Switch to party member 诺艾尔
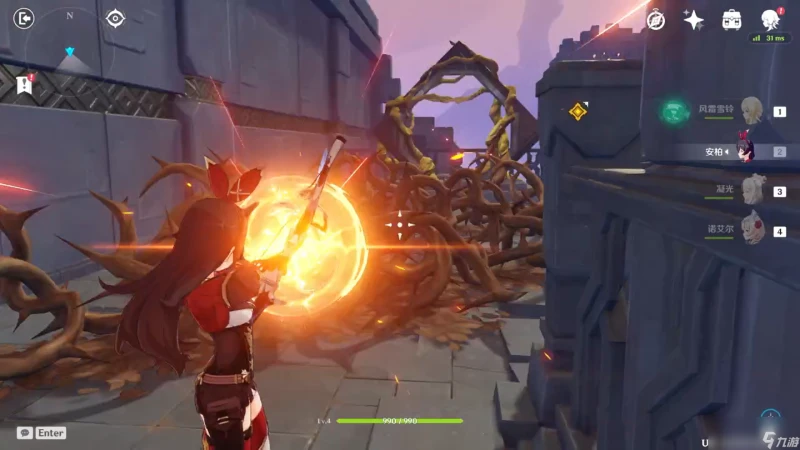This screenshot has width=800, height=450. pos(752,230)
